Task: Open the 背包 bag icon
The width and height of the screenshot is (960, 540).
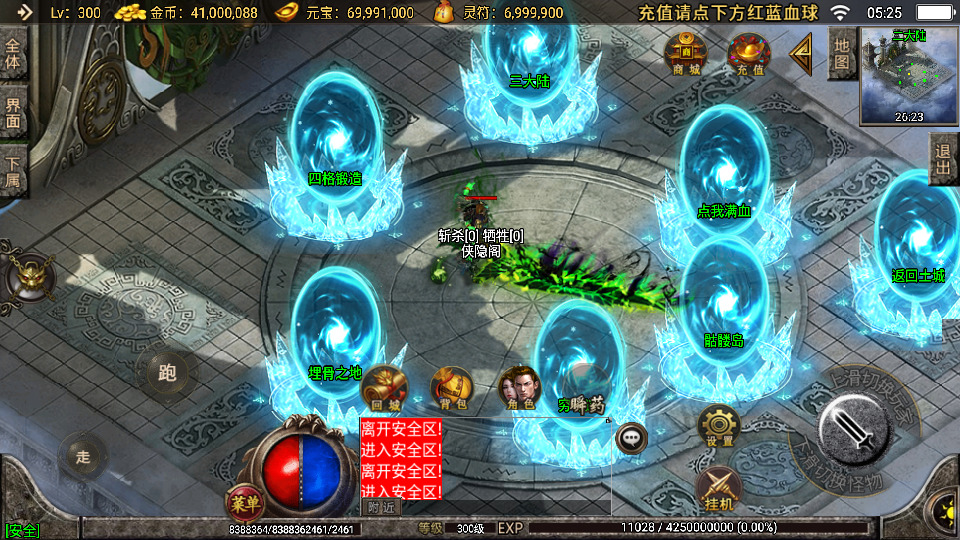Action: [451, 388]
